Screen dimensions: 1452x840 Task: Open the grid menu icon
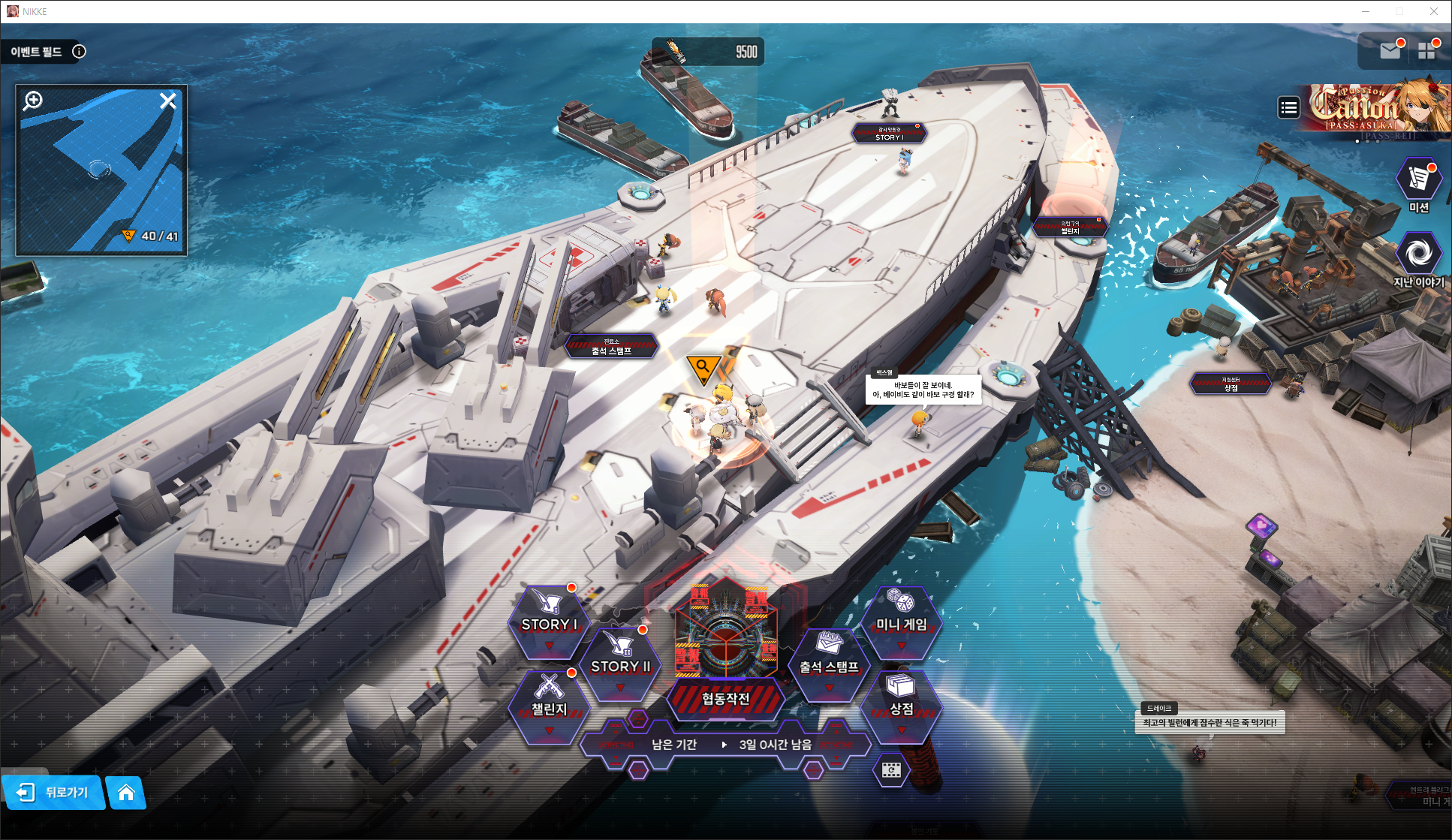(x=1426, y=50)
